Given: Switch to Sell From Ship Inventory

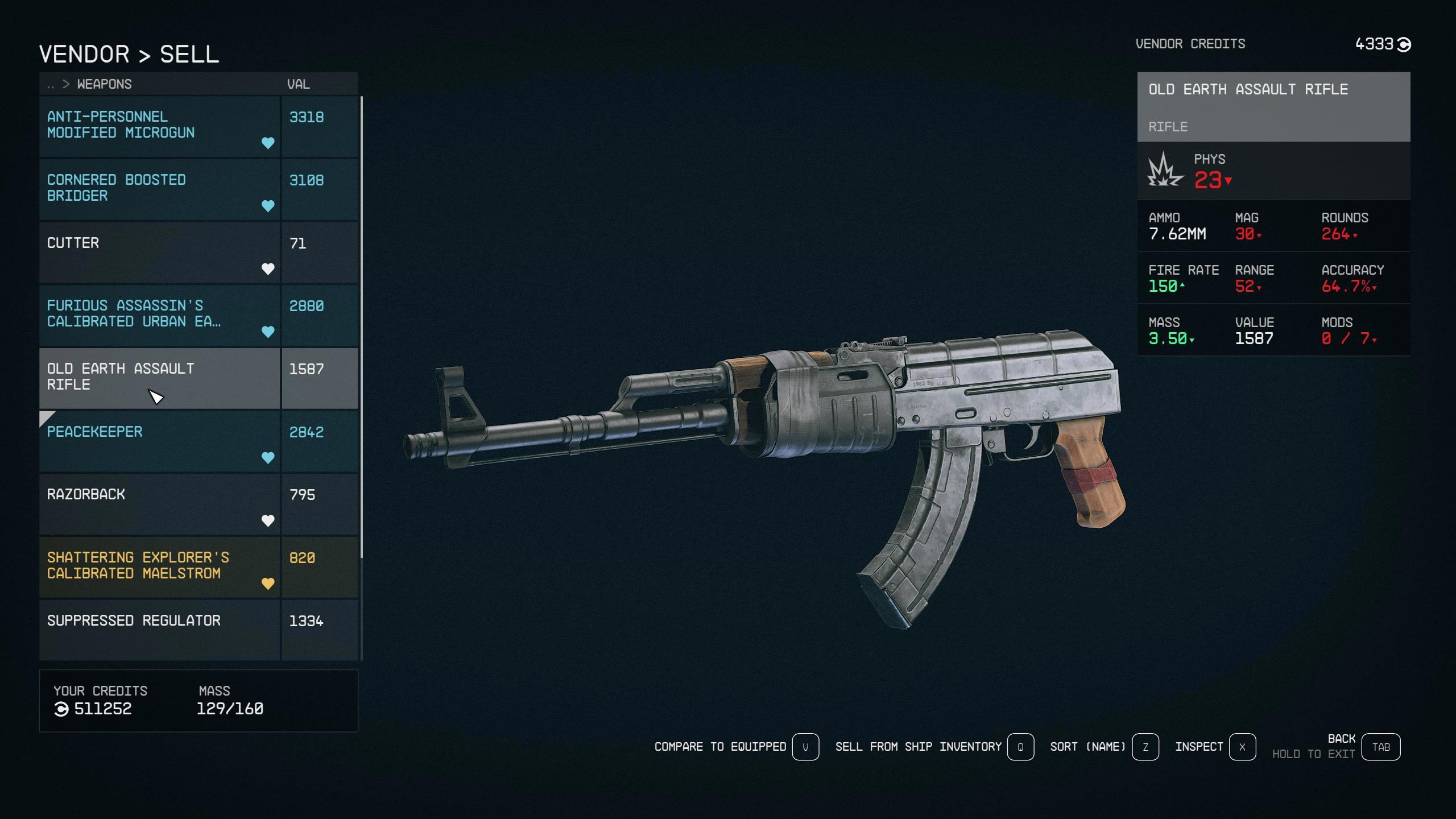Looking at the screenshot, I should 1020,747.
